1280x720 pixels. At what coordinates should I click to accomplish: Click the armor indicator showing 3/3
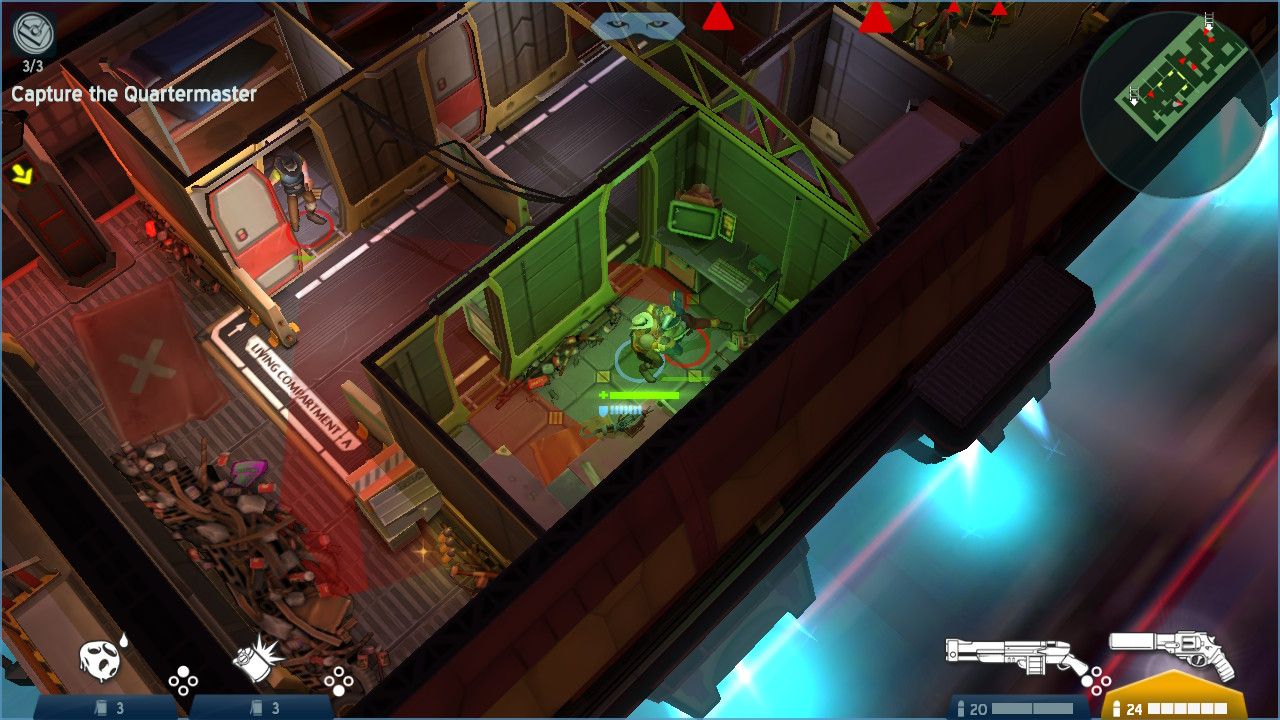pyautogui.click(x=34, y=45)
